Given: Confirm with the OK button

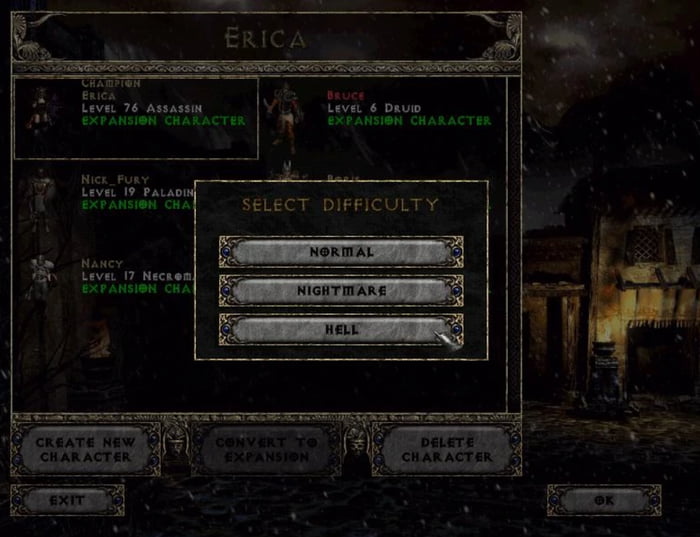Looking at the screenshot, I should 603,499.
